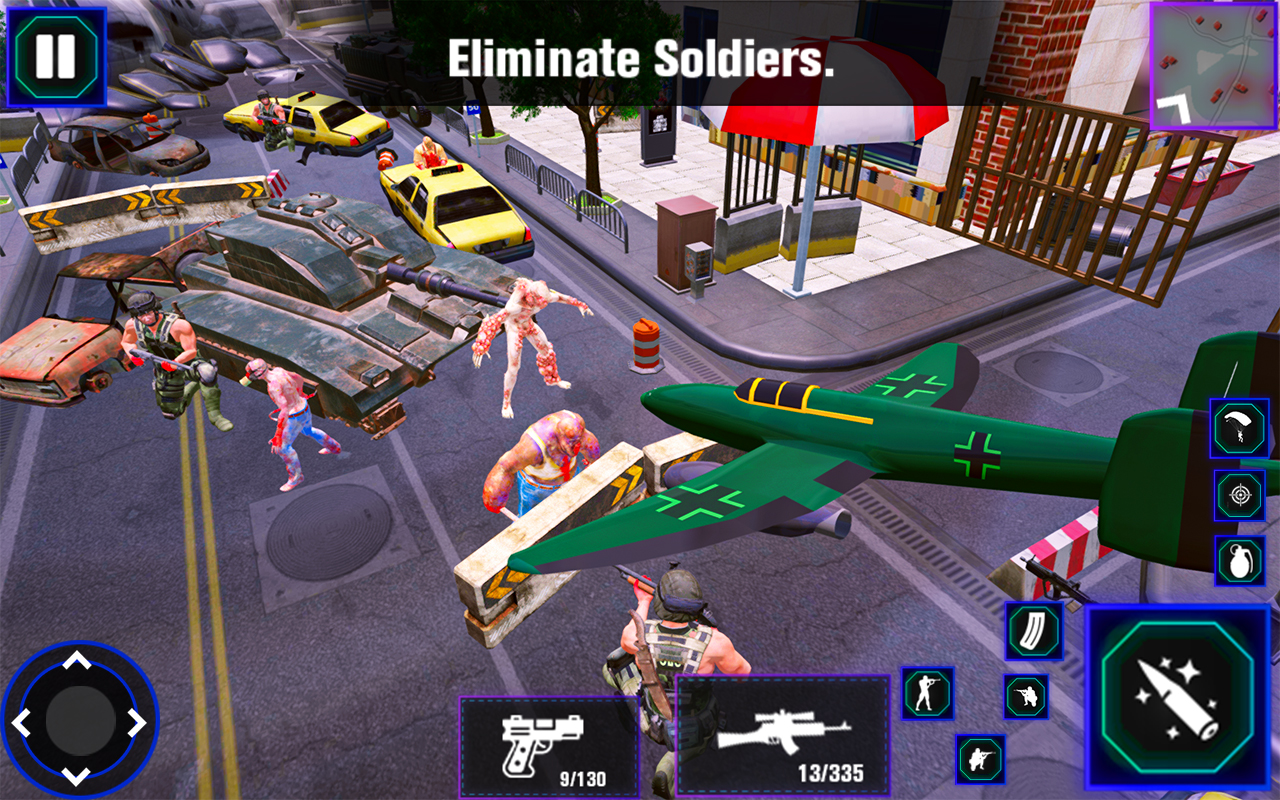Screen dimensions: 1280x800
Task: Tap the up arrow on the movement joystick
Action: [75, 657]
